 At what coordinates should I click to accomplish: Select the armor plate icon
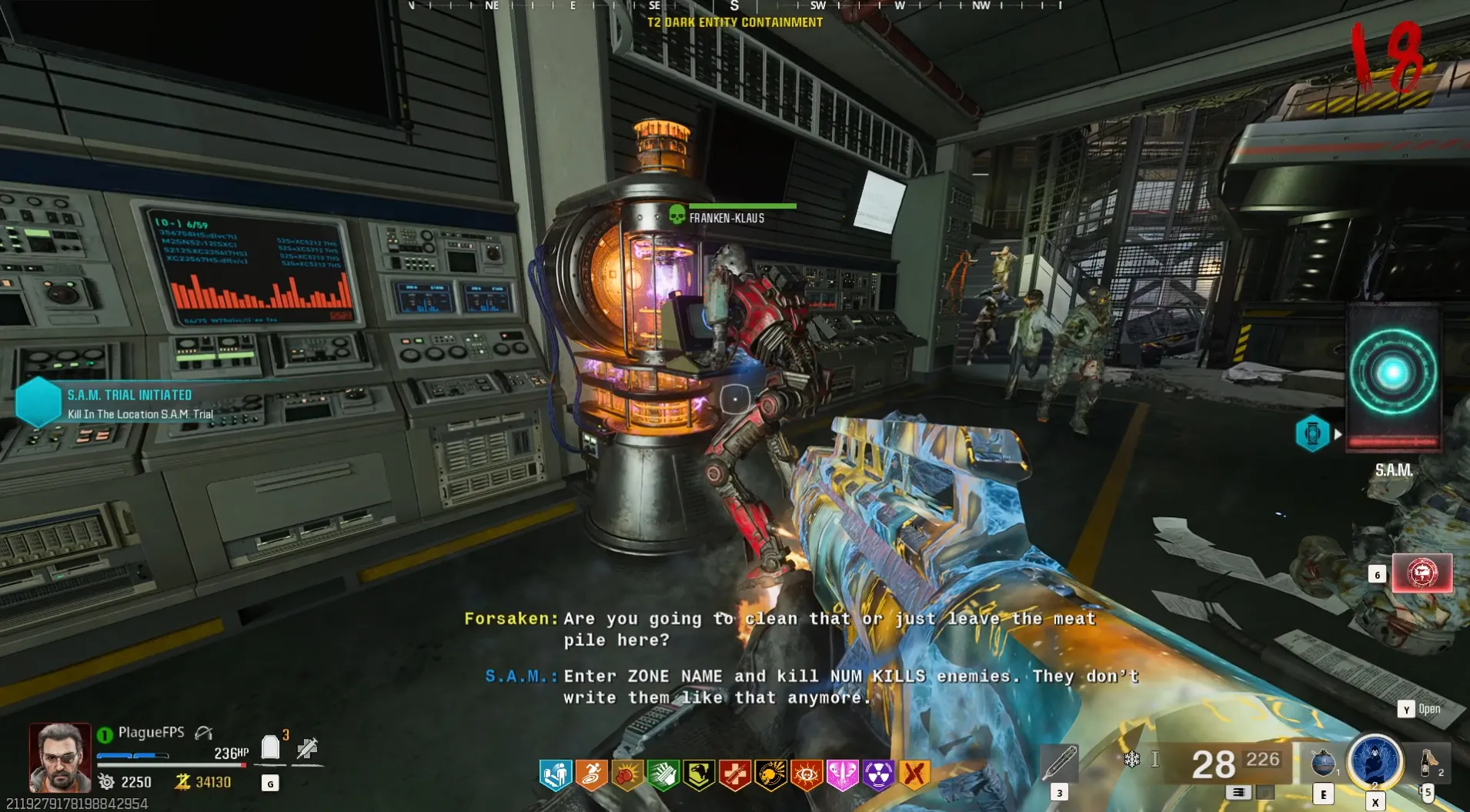click(x=270, y=747)
